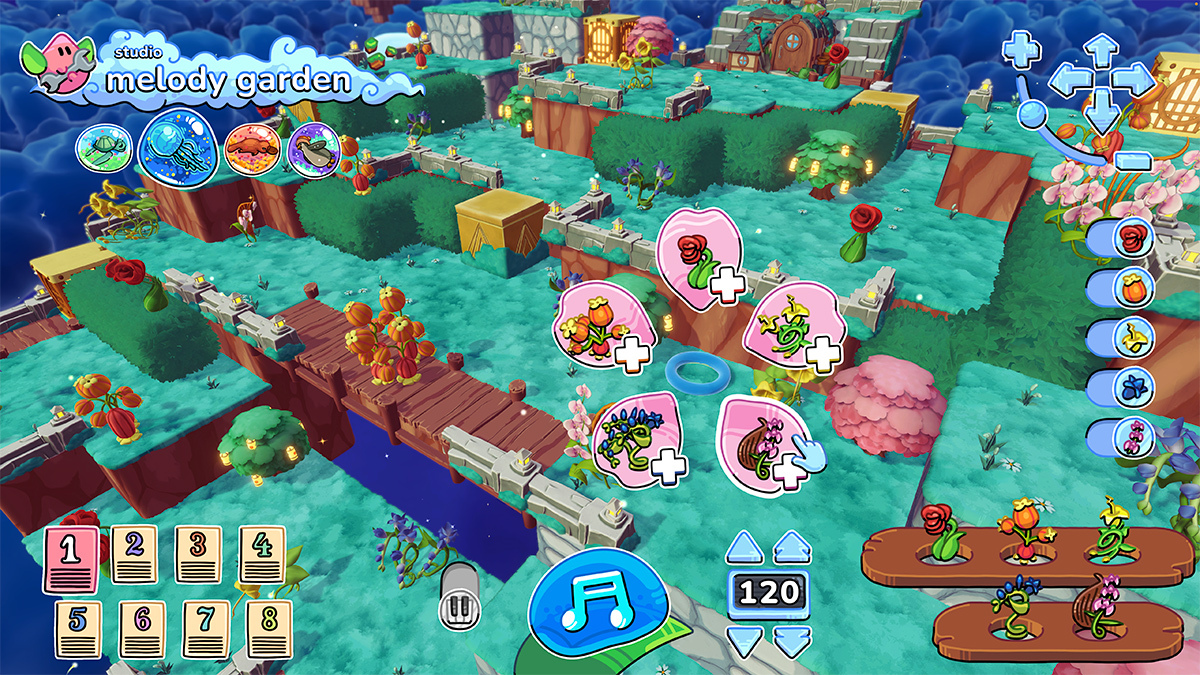Switch to song page 4

261,554
